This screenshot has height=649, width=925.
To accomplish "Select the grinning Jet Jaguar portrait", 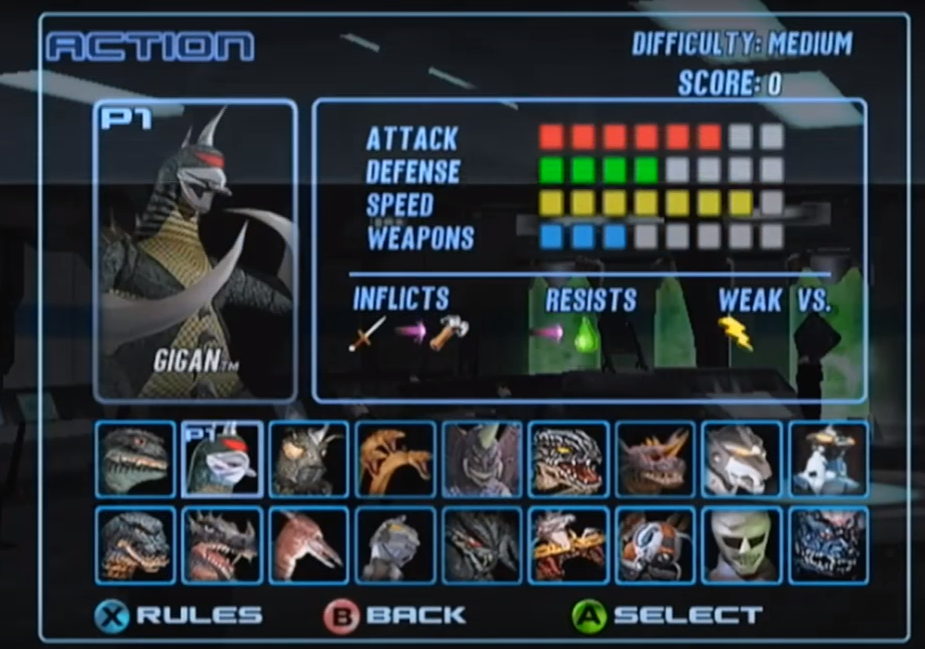I will pyautogui.click(x=741, y=545).
